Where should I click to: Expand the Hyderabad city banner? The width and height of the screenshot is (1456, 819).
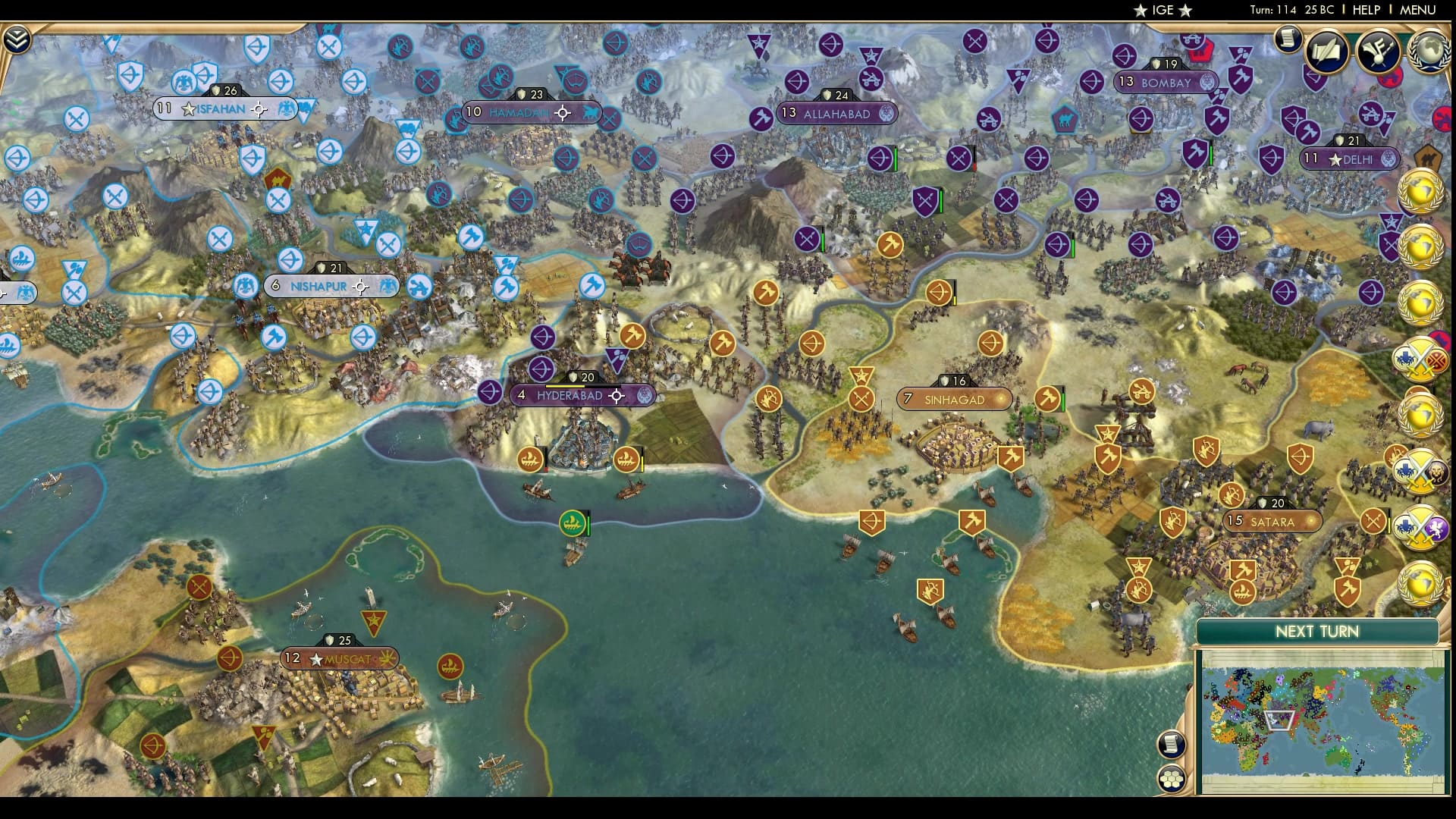click(573, 396)
